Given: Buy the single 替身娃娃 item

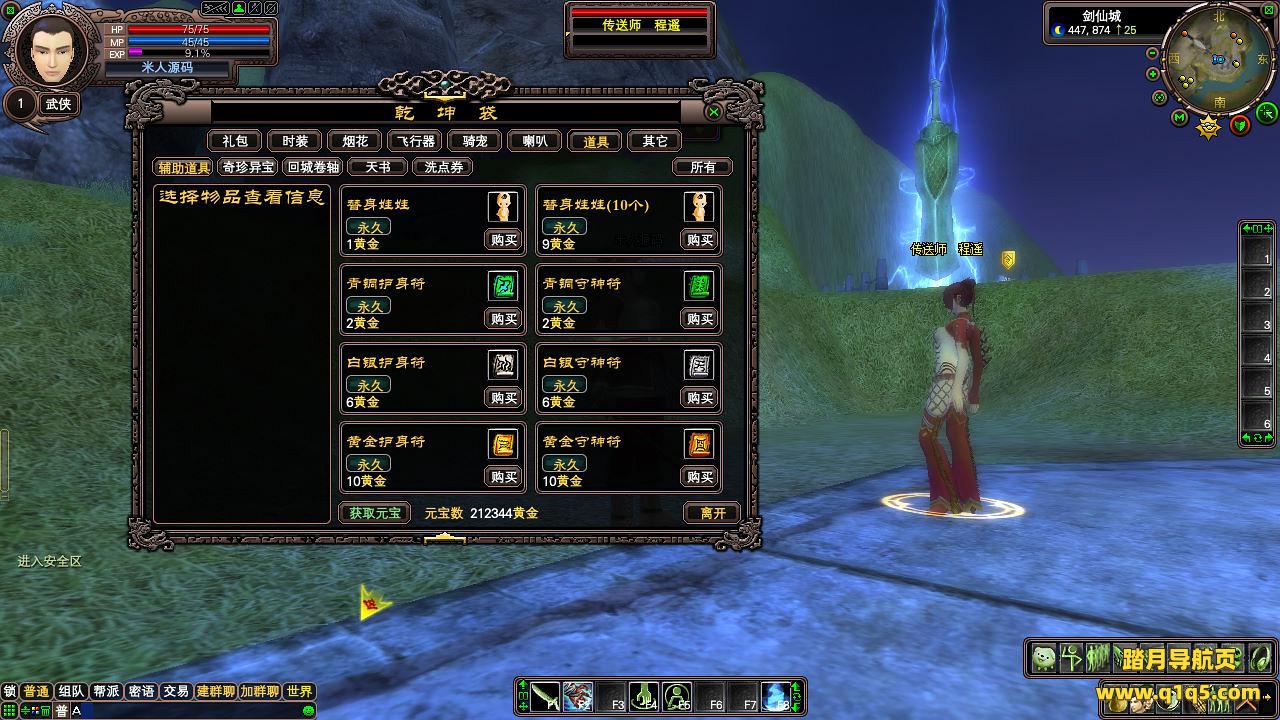Looking at the screenshot, I should click(x=503, y=240).
